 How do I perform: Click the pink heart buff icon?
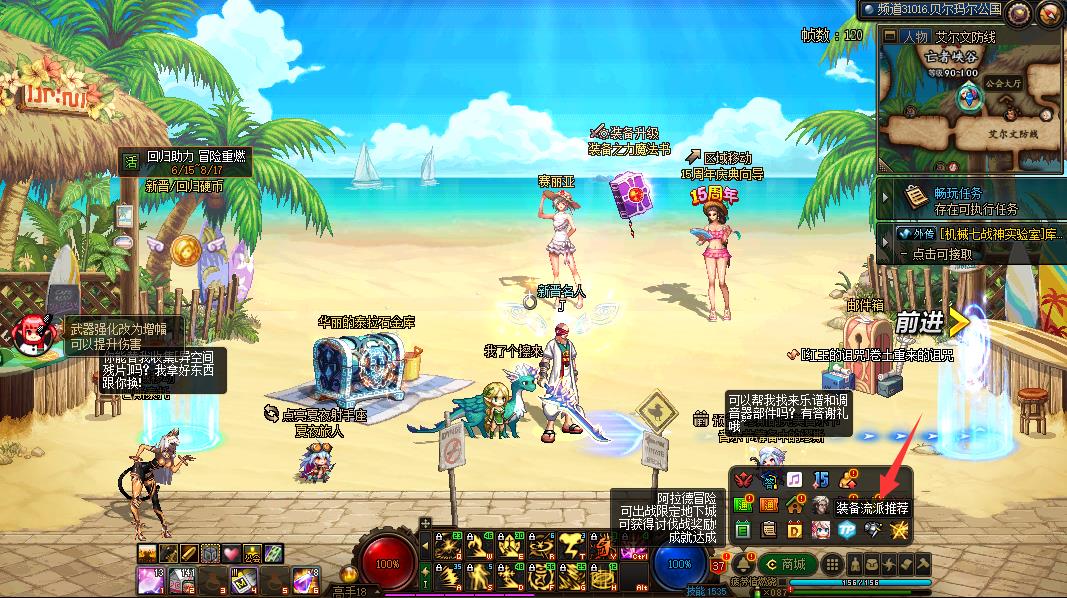(x=231, y=553)
